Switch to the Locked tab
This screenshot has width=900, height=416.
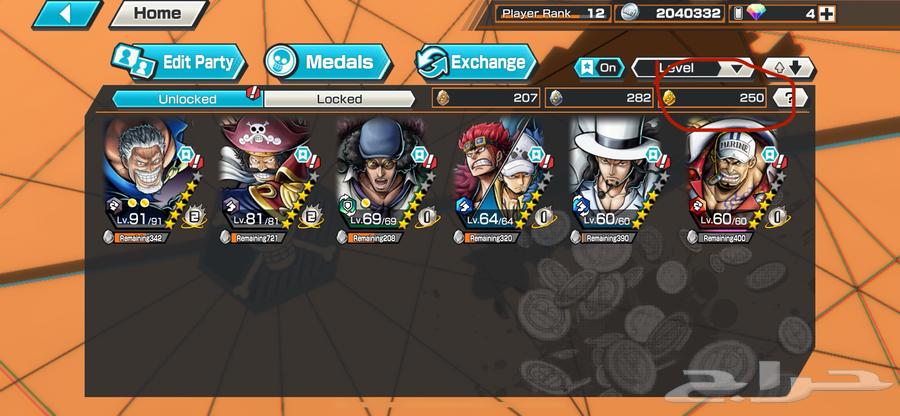[x=339, y=98]
